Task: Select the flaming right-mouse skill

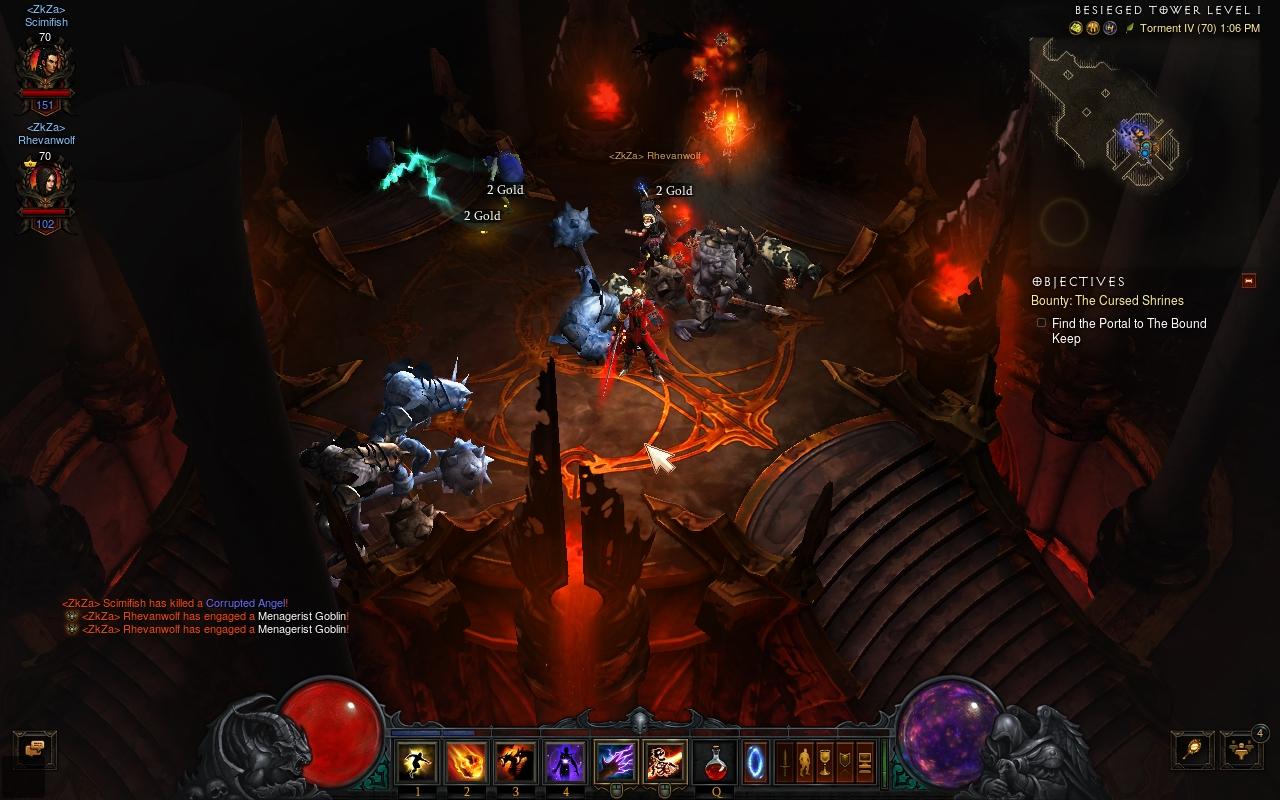Action: [665, 763]
